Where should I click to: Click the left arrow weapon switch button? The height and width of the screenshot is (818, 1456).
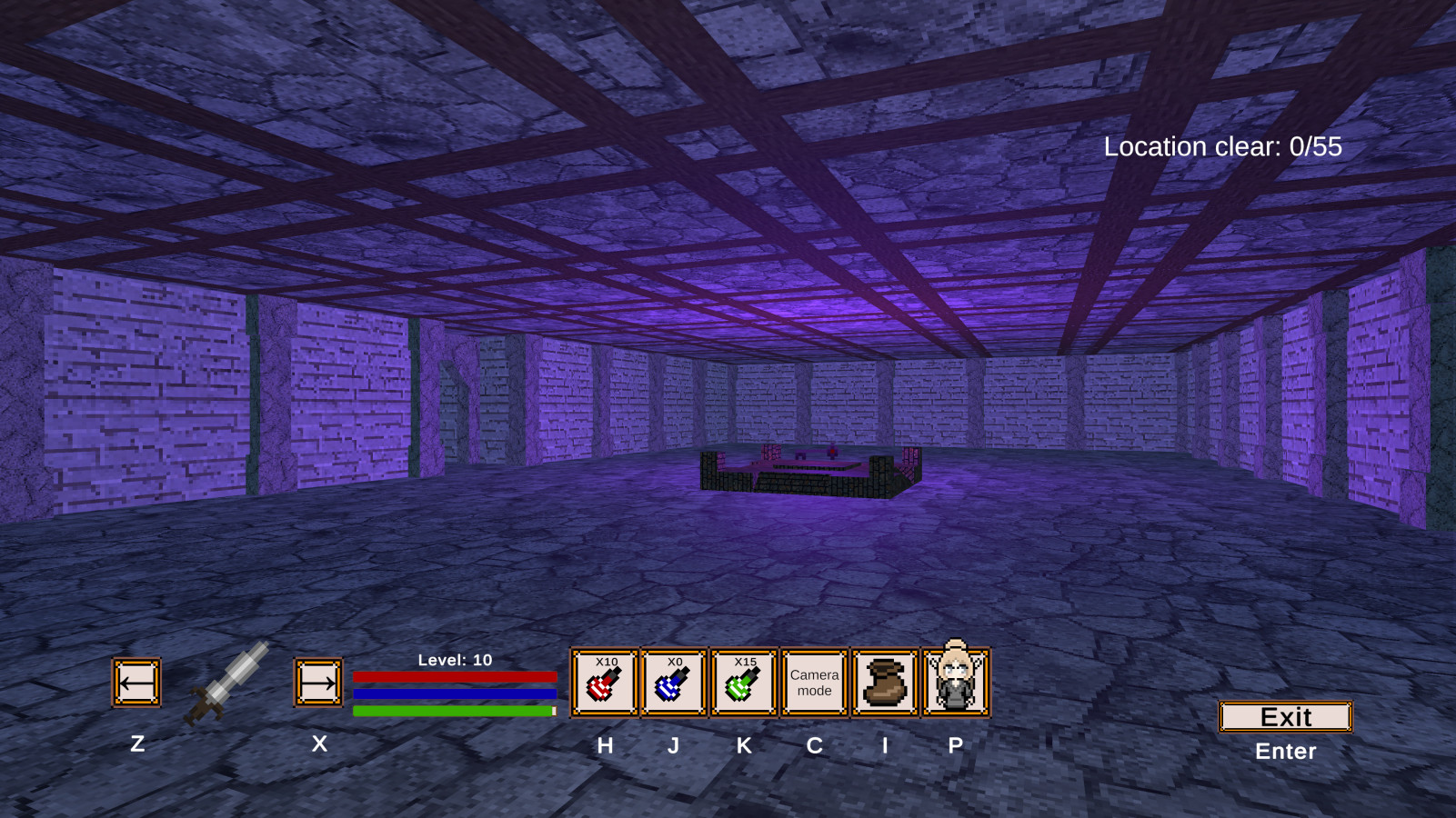(x=136, y=683)
